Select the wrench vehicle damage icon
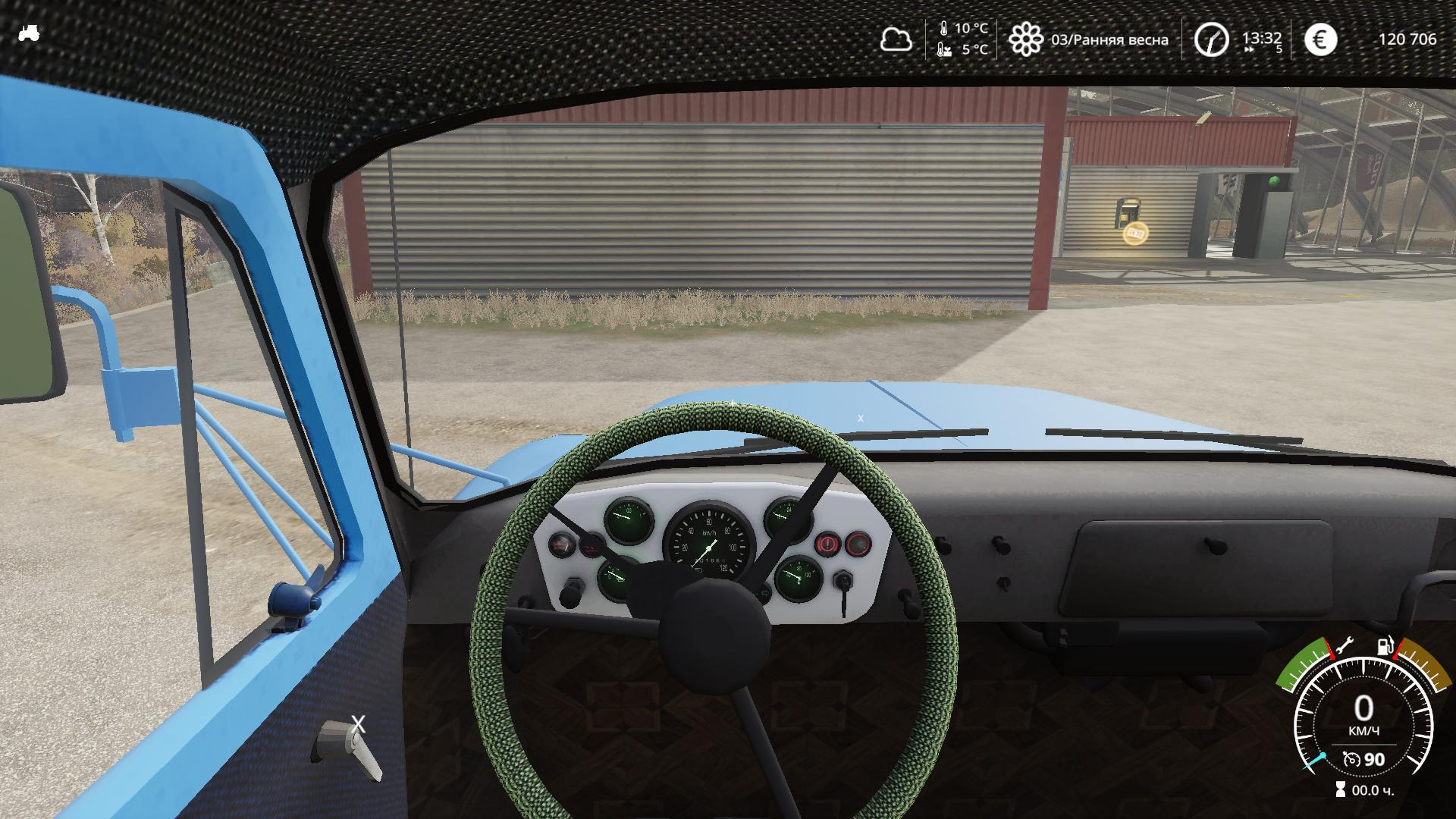This screenshot has height=819, width=1456. (x=1343, y=647)
